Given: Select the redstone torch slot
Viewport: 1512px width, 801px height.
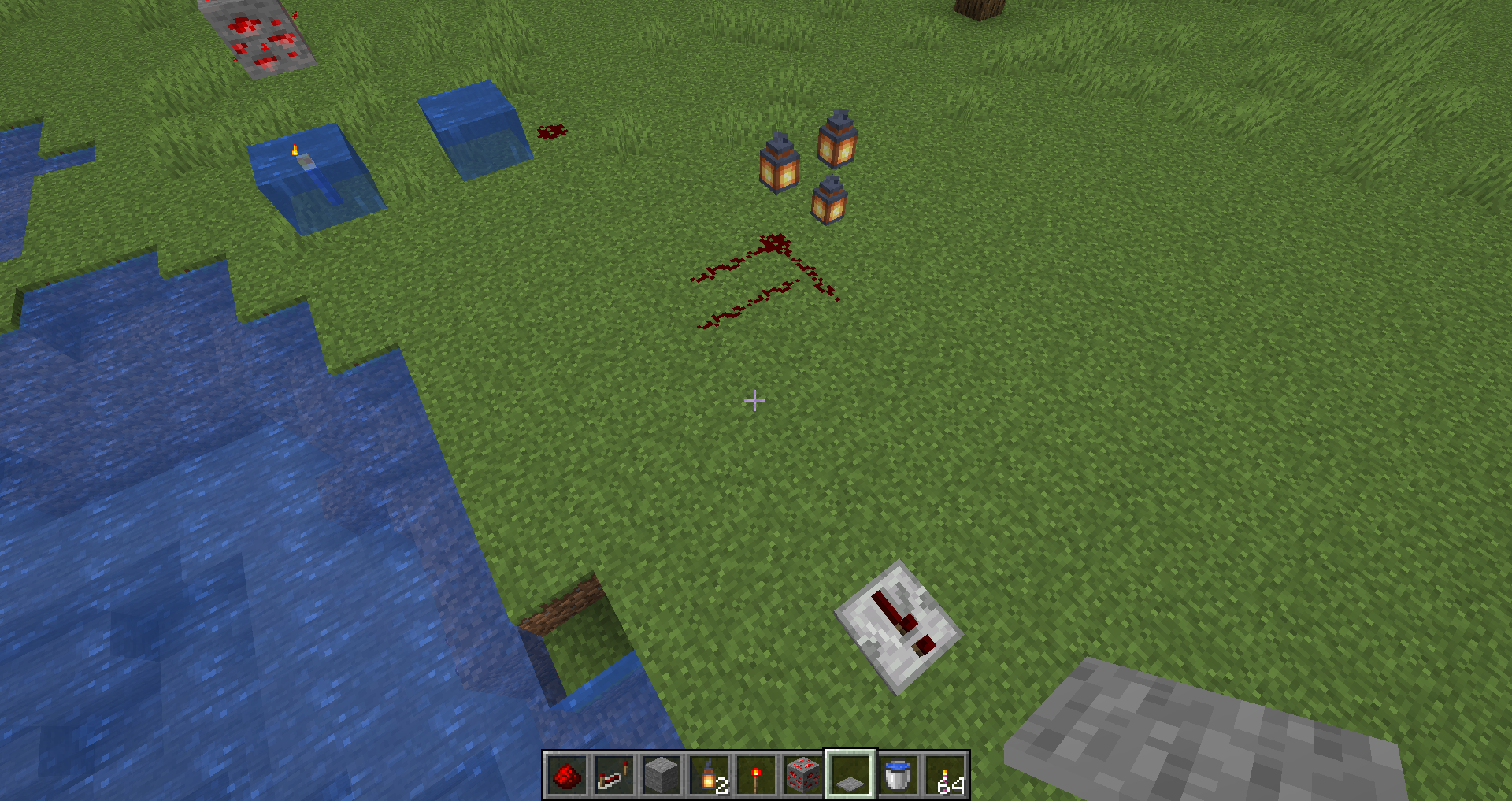Looking at the screenshot, I should (x=755, y=775).
